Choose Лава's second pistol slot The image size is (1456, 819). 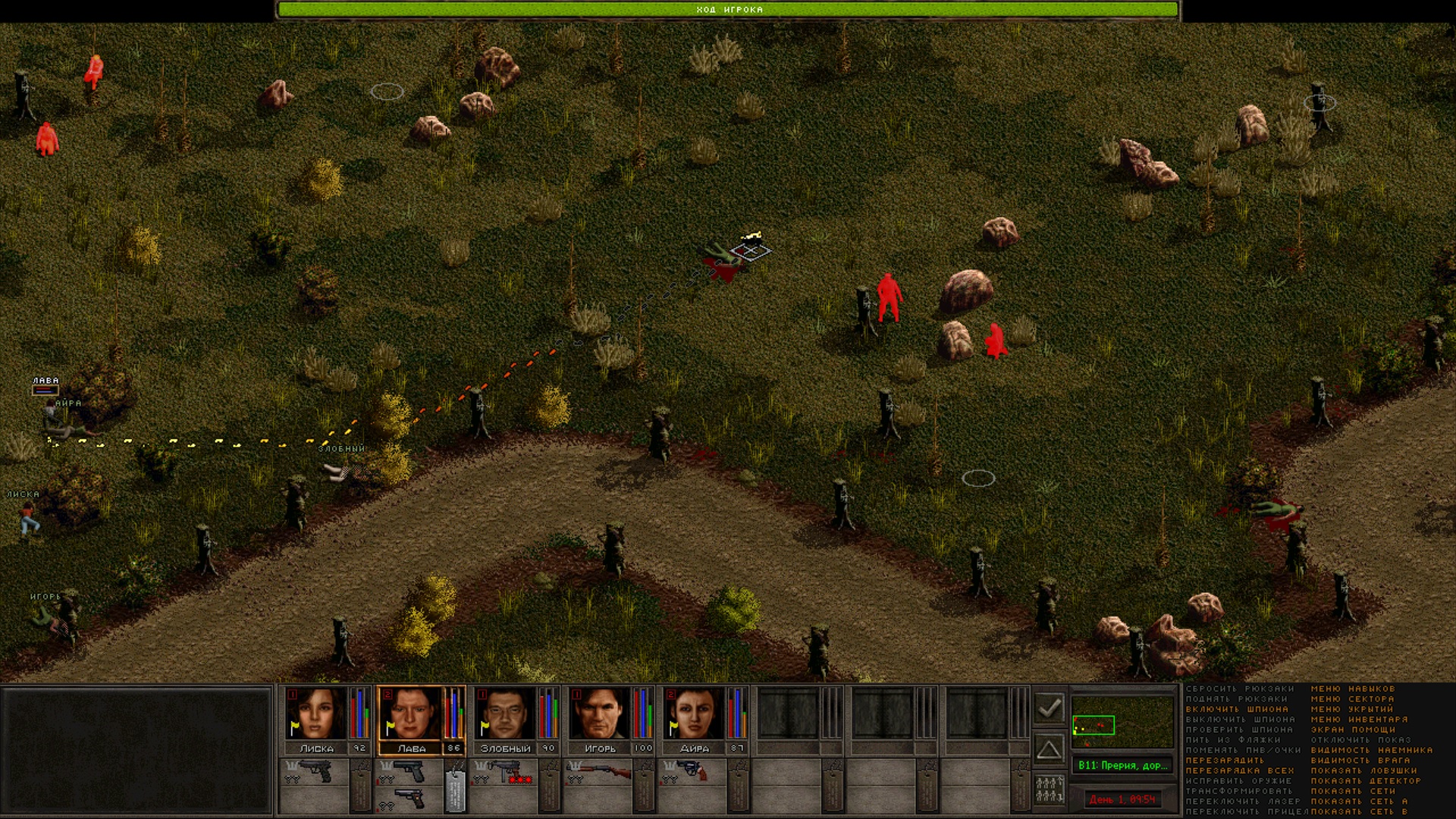[410, 799]
